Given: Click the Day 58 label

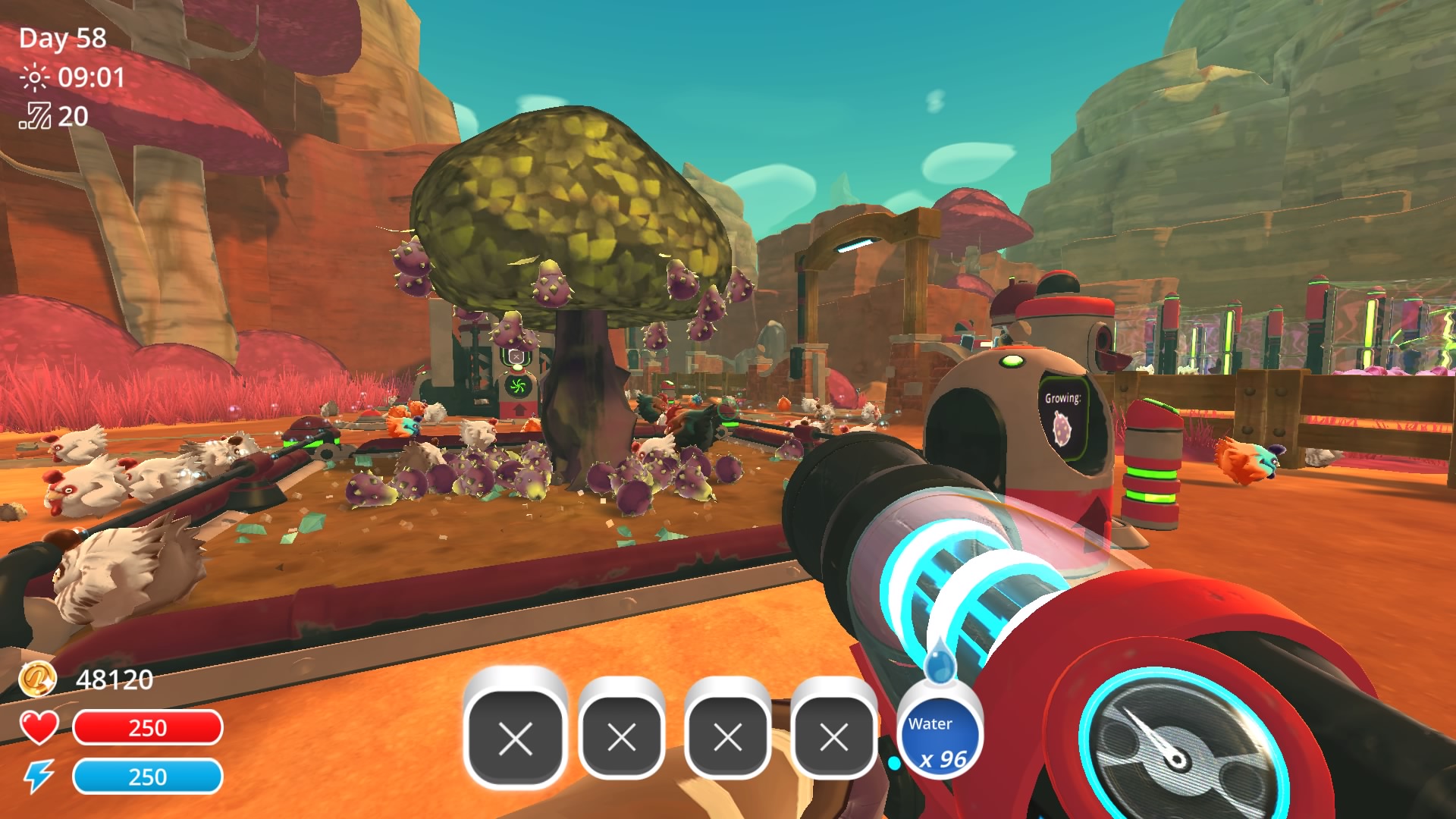Looking at the screenshot, I should 63,36.
